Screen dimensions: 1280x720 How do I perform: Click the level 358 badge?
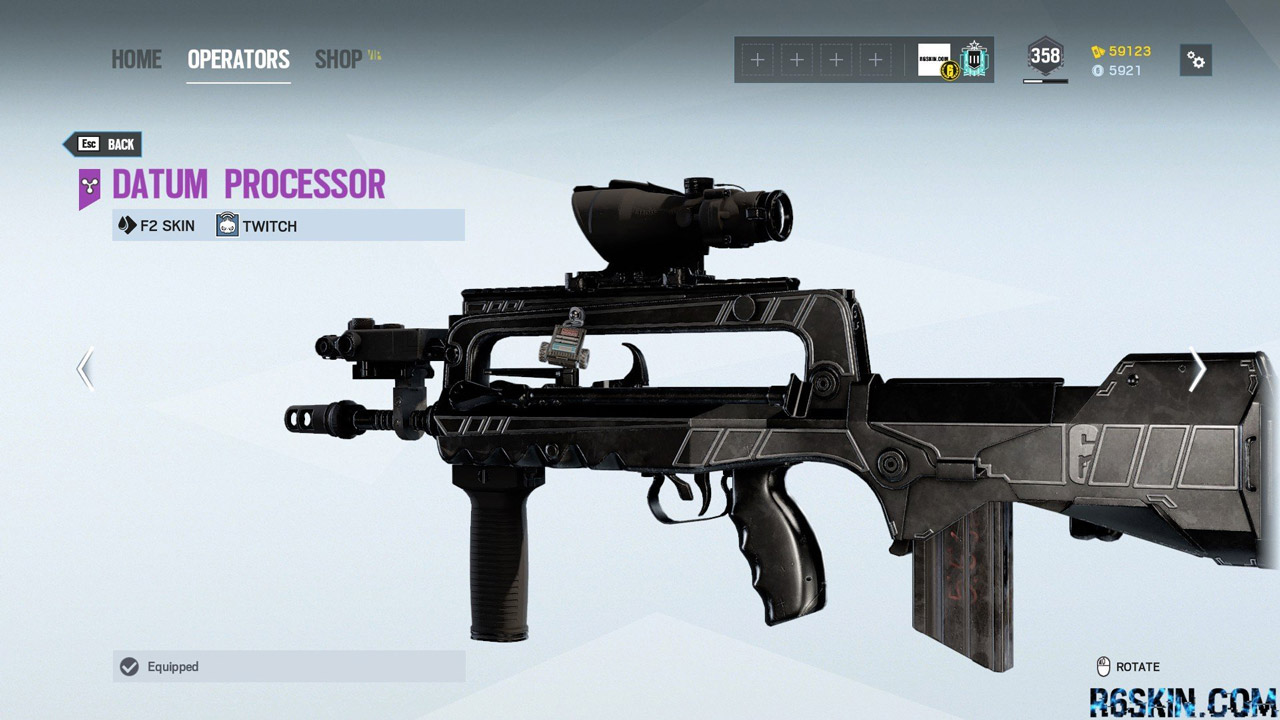point(1044,57)
